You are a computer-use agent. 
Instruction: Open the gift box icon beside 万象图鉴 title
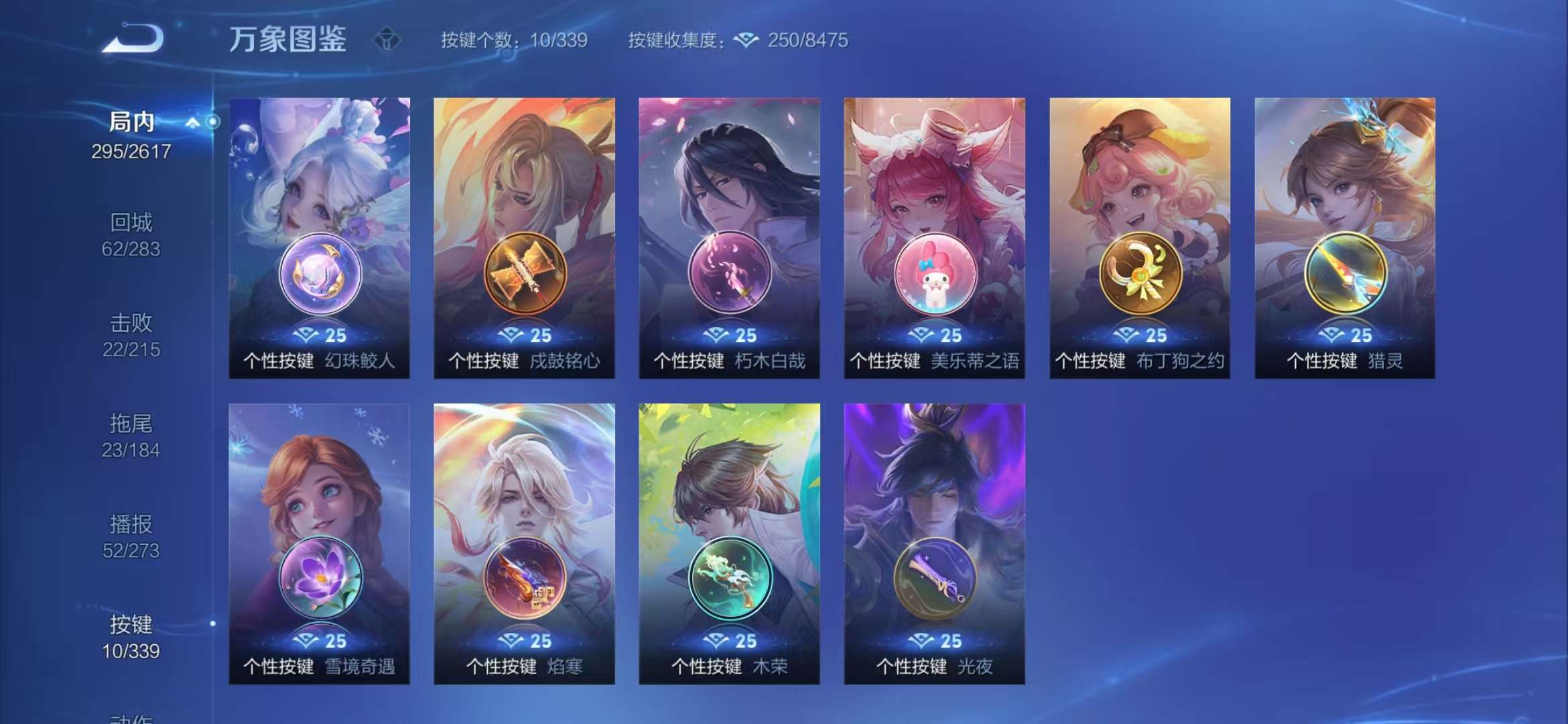[x=387, y=40]
